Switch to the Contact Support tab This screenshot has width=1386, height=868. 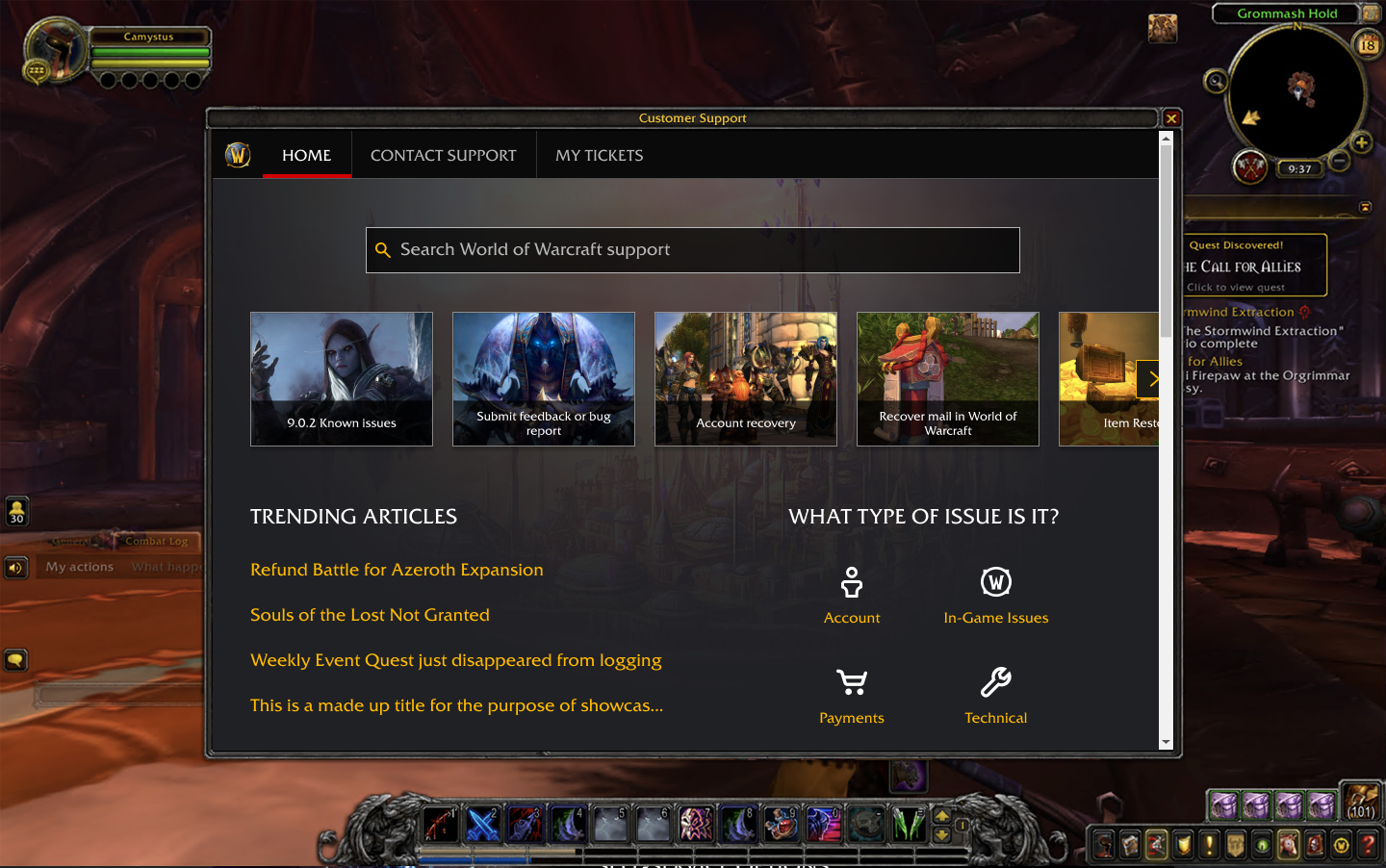pos(443,155)
